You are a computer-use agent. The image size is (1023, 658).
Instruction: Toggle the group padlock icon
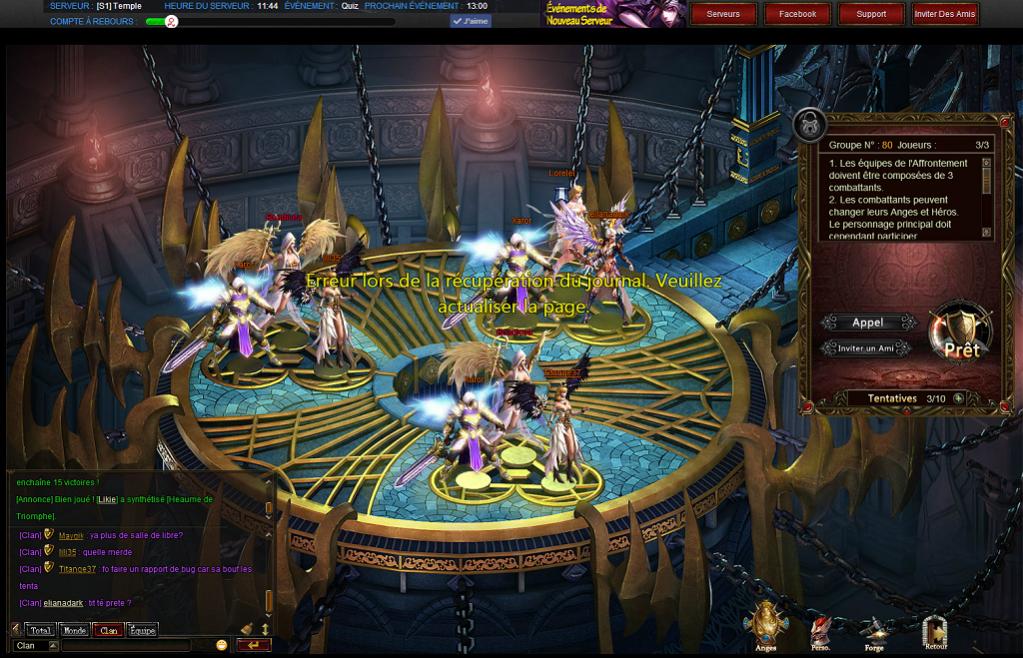[808, 125]
